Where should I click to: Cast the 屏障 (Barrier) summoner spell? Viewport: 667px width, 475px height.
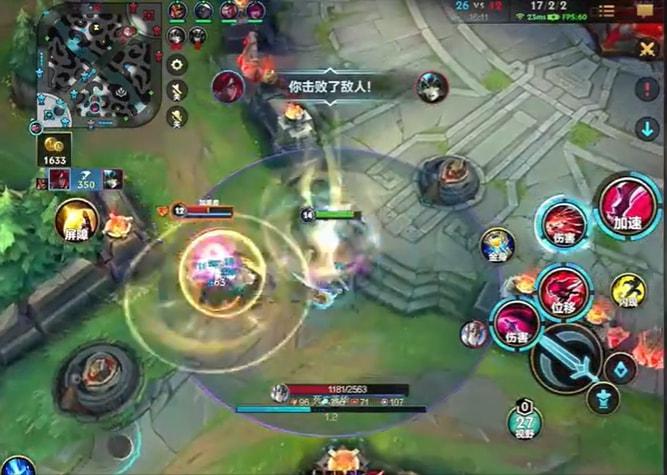77,220
